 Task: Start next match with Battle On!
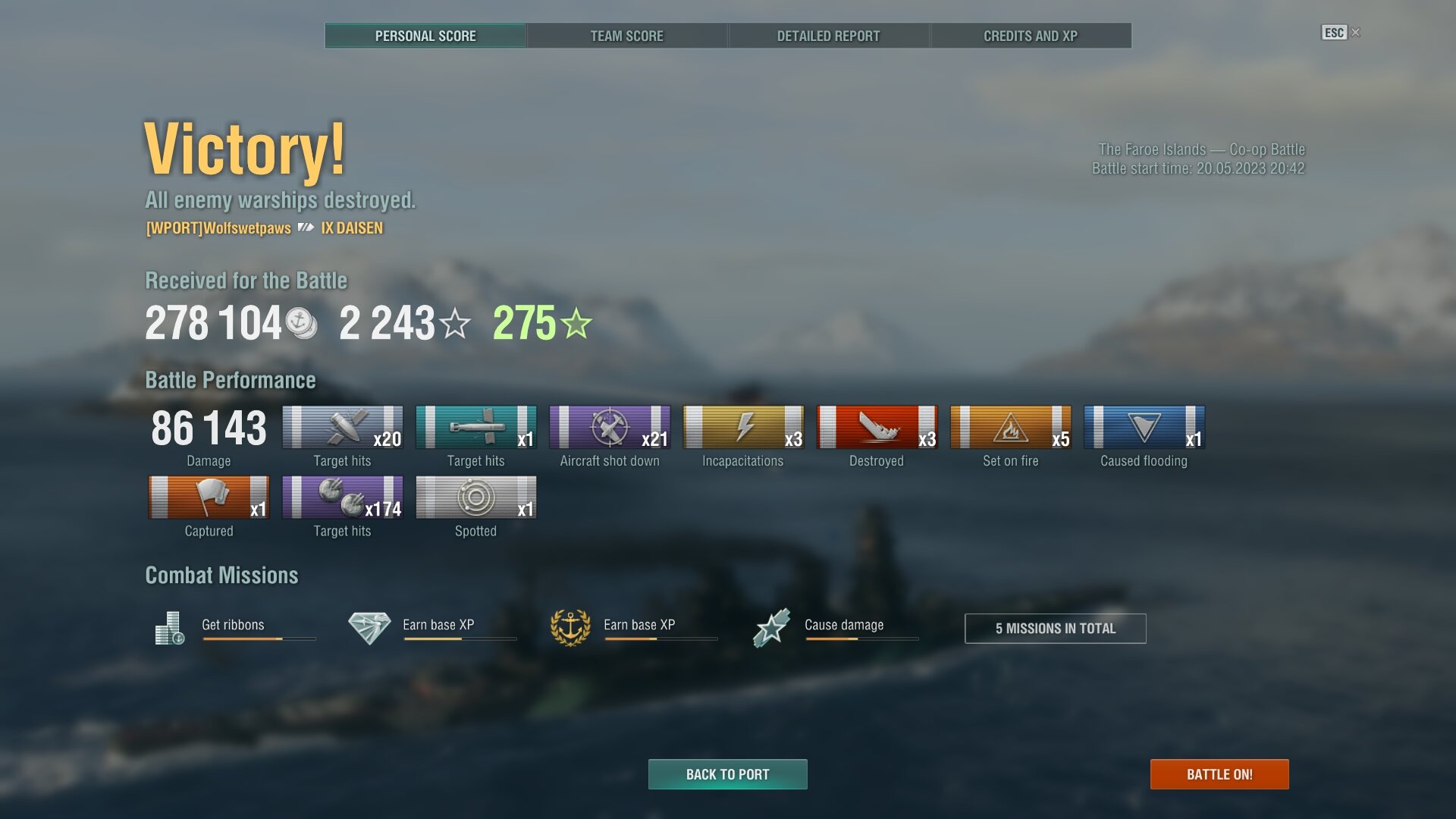1219,774
